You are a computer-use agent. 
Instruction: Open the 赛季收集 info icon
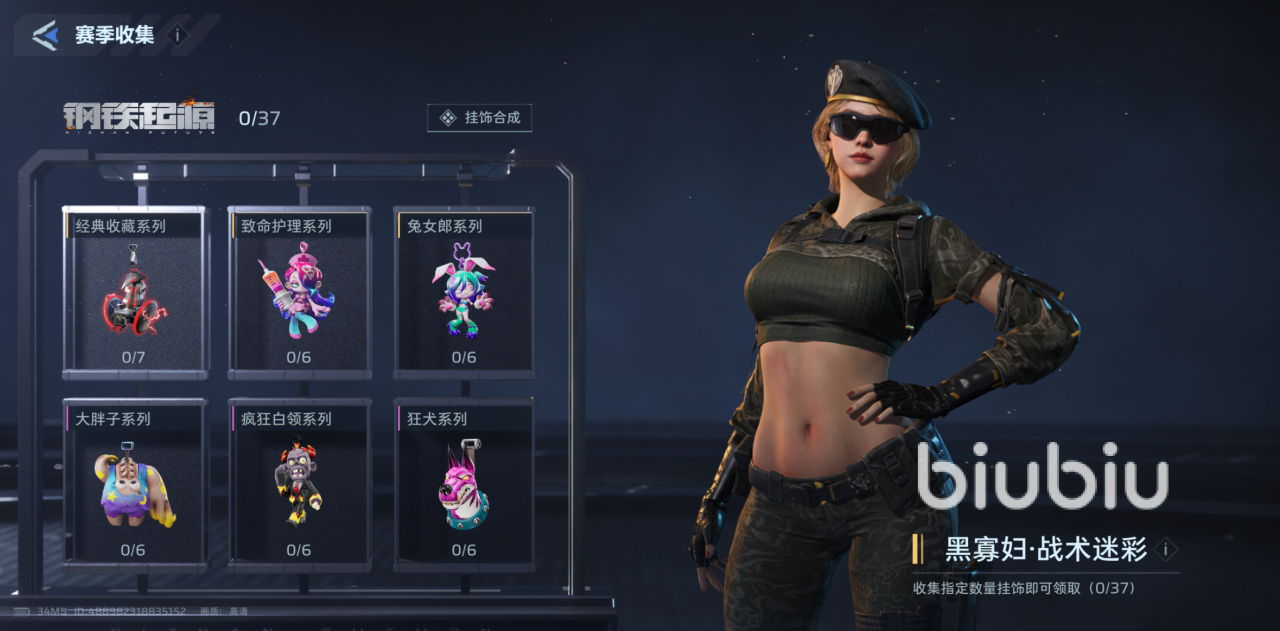pyautogui.click(x=178, y=35)
